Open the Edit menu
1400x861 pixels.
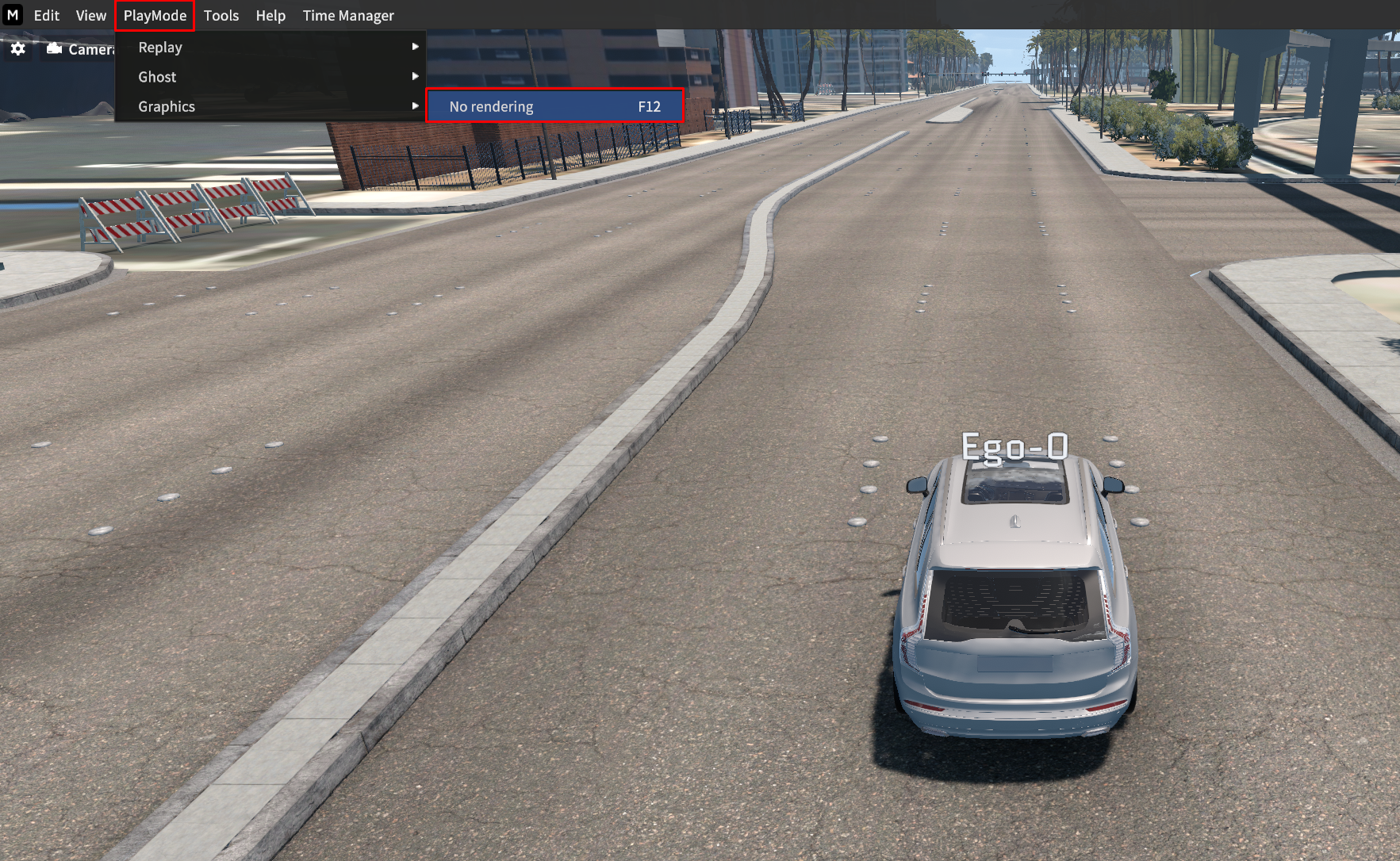46,16
